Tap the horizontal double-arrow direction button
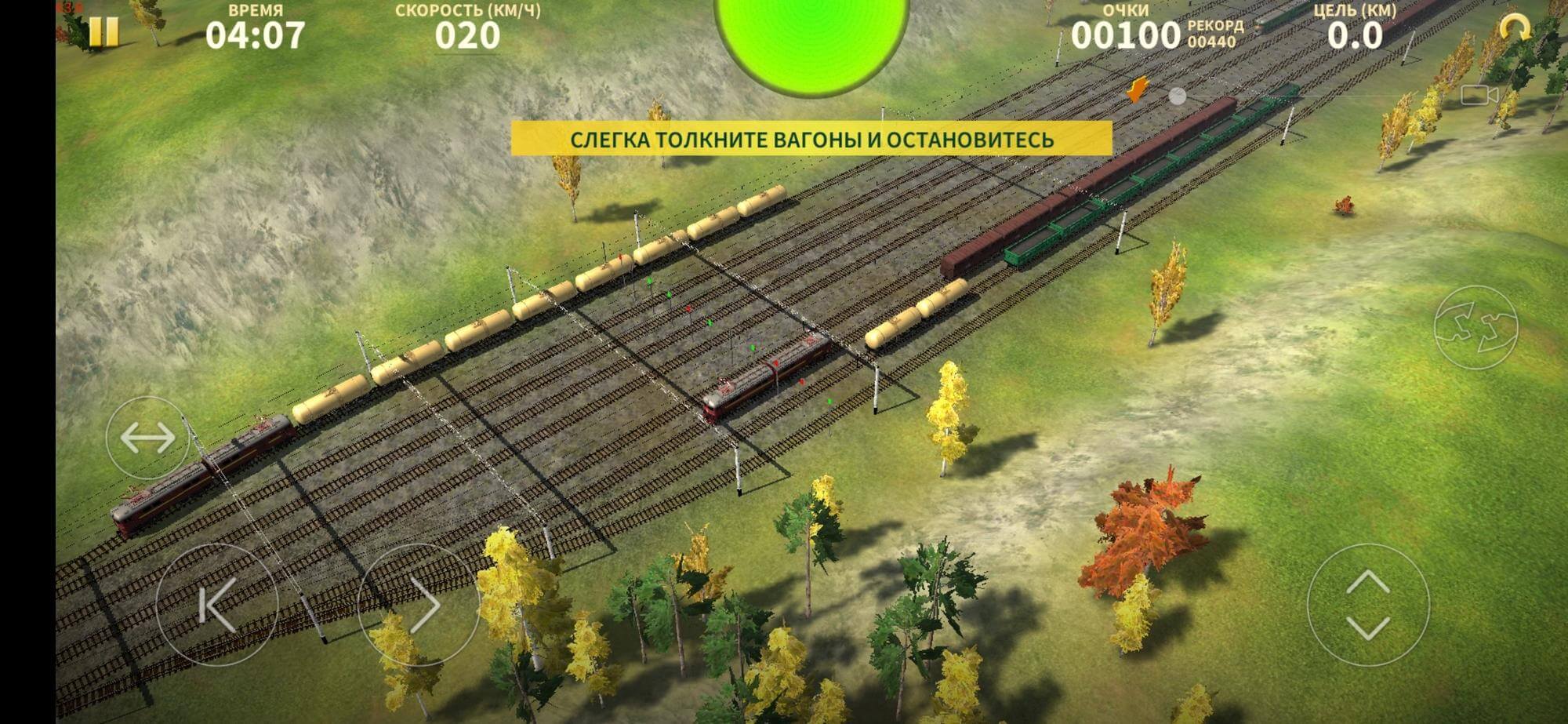The height and width of the screenshot is (724, 1568). 147,438
